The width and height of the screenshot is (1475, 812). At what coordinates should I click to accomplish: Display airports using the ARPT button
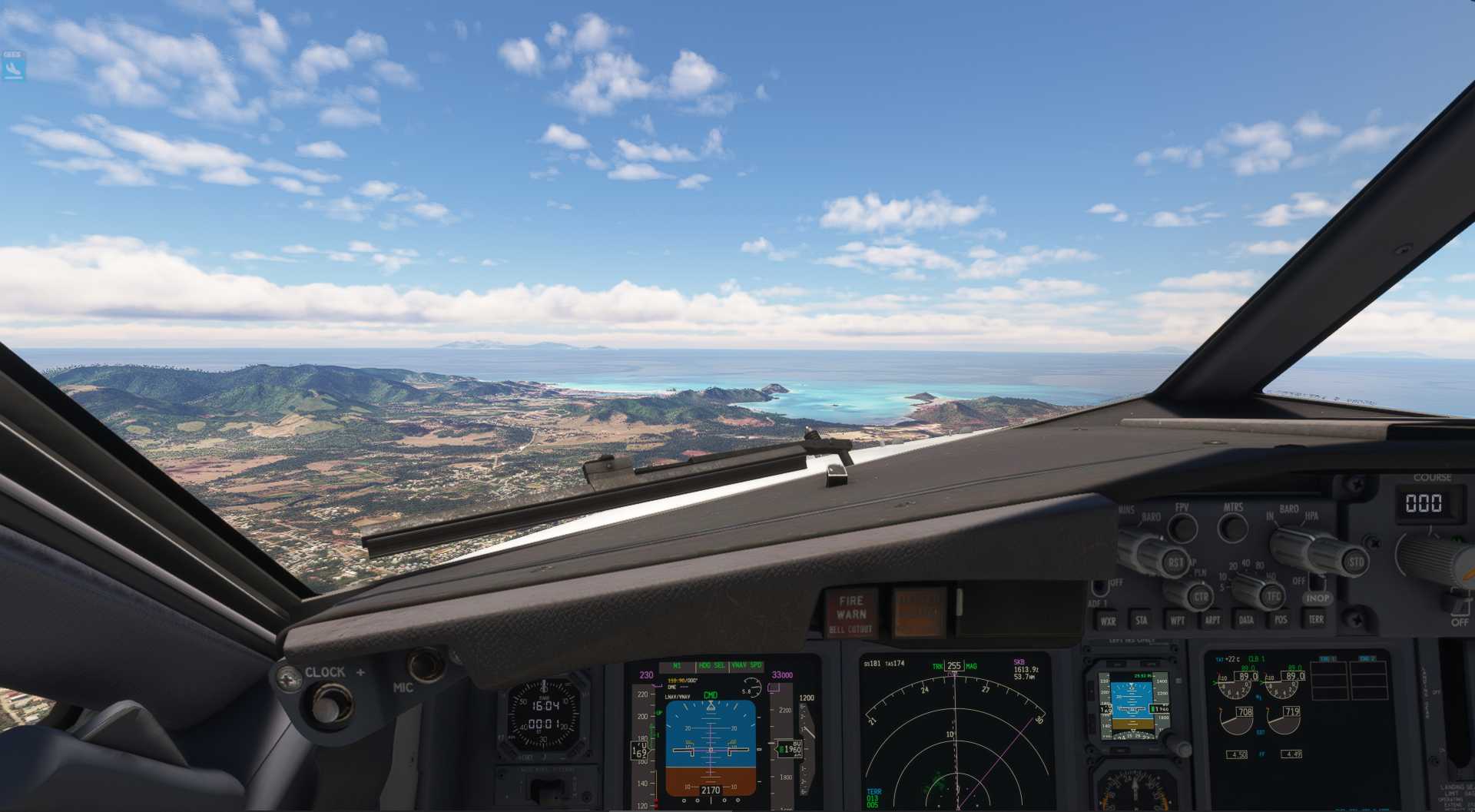coord(1213,621)
